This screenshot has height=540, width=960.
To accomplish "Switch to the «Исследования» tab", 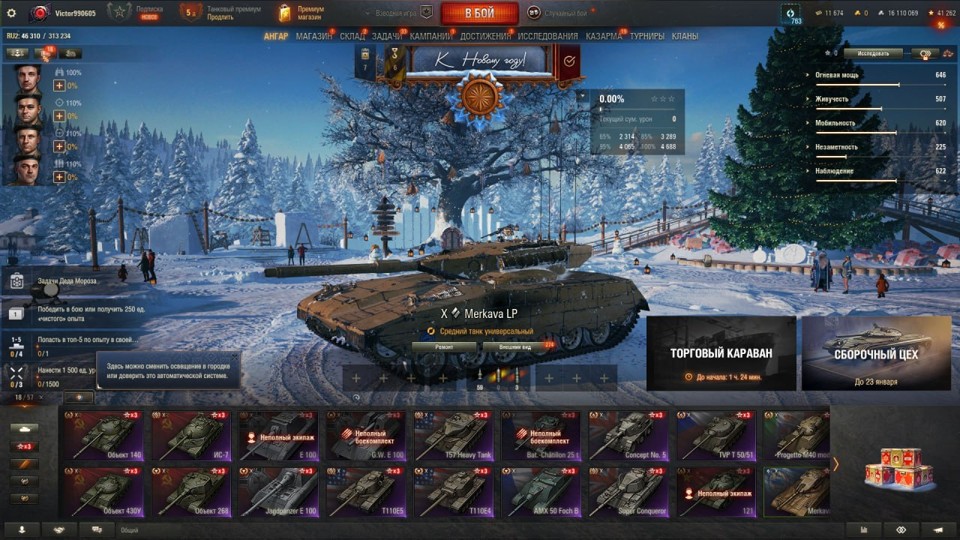I will 547,36.
